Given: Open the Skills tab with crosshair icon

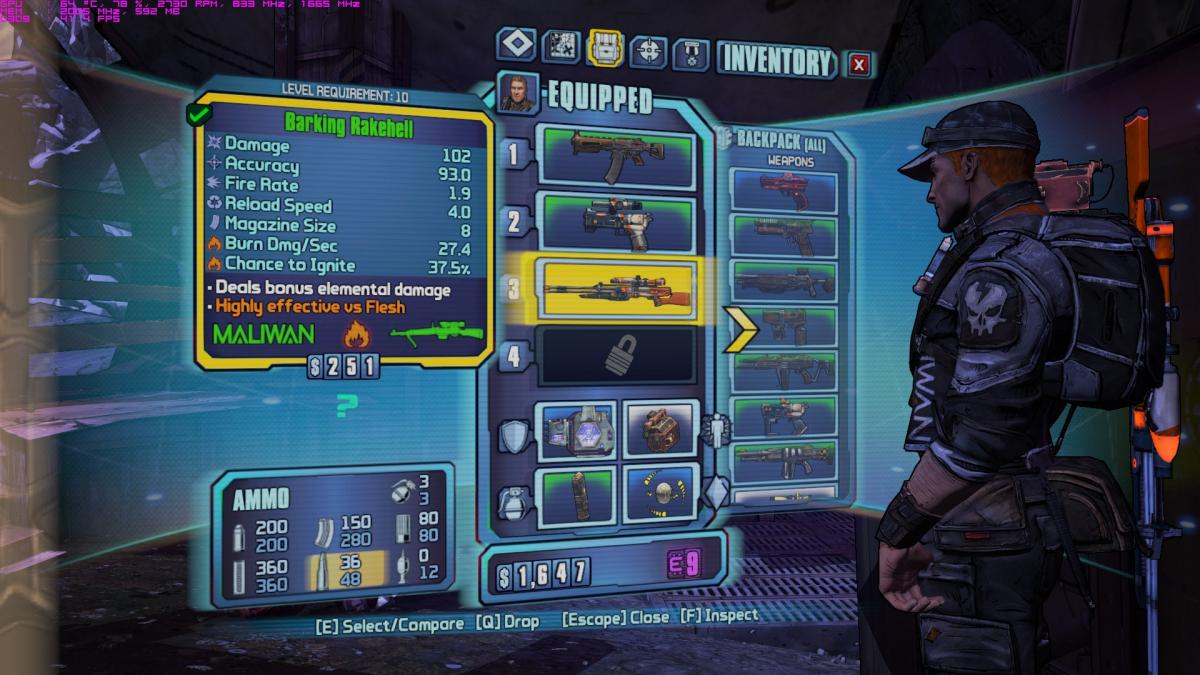Looking at the screenshot, I should pos(649,48).
